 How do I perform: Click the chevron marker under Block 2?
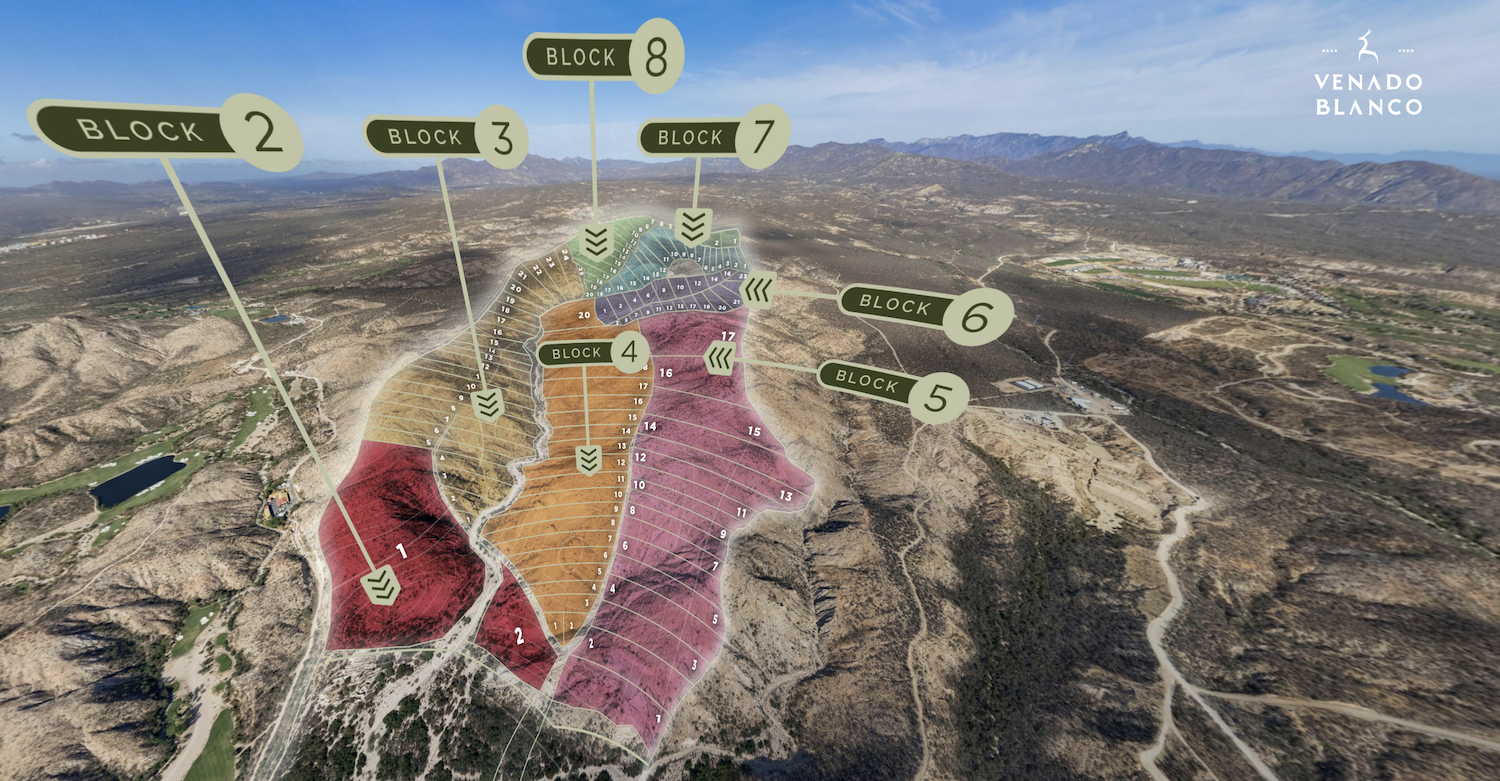381,585
